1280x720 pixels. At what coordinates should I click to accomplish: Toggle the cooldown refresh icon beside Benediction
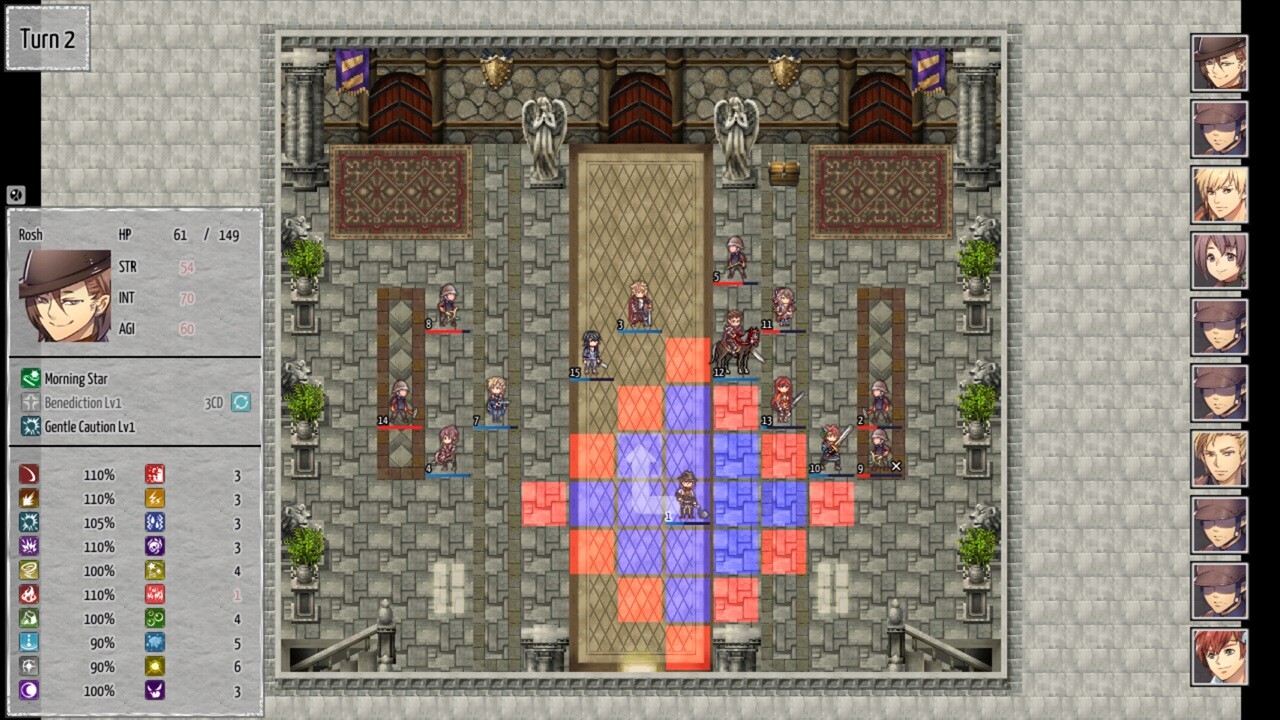240,402
